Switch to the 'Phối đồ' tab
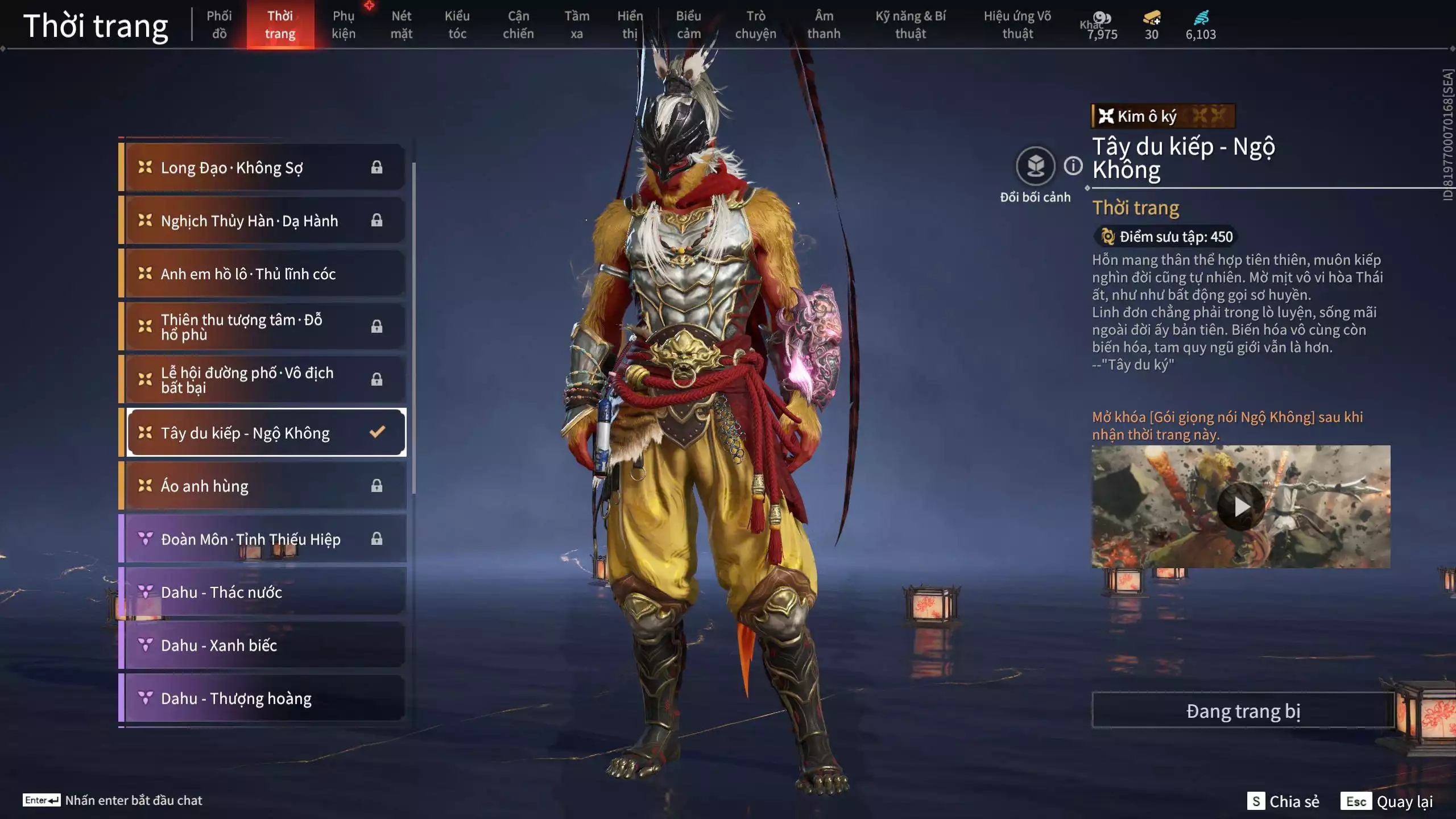Viewport: 1456px width, 819px height. pos(220,25)
